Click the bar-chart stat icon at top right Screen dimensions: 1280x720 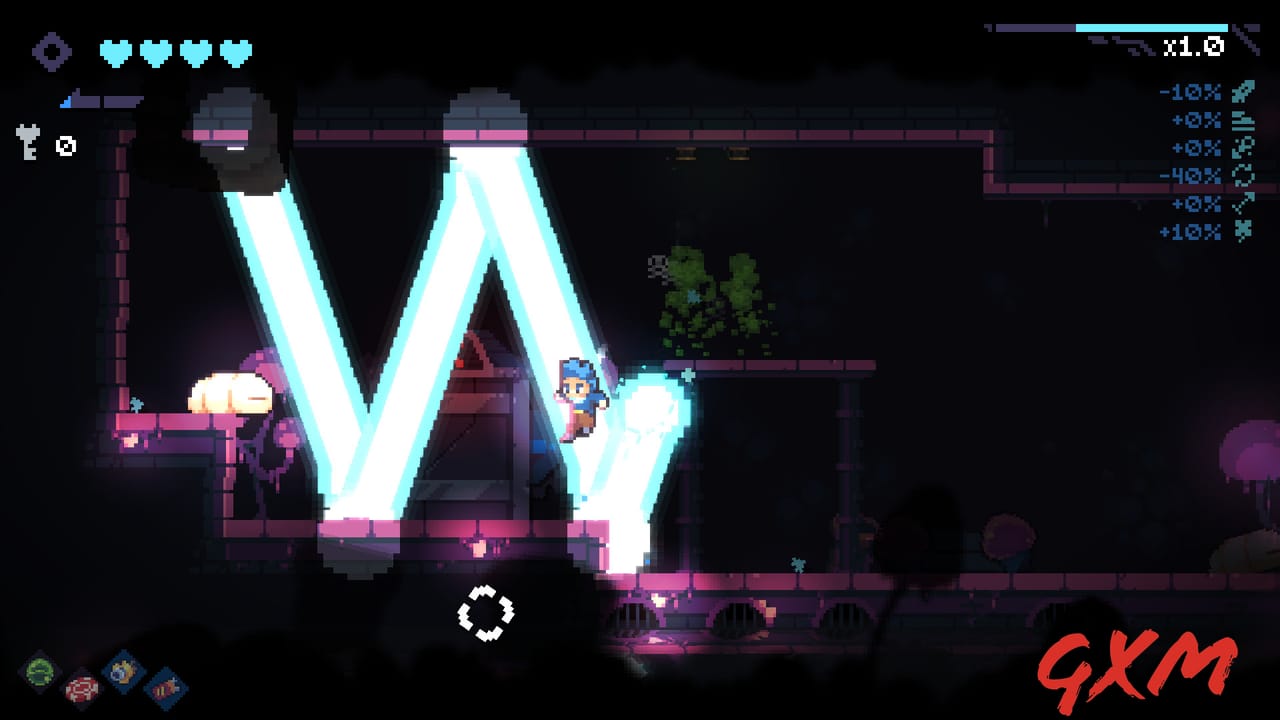[1243, 120]
